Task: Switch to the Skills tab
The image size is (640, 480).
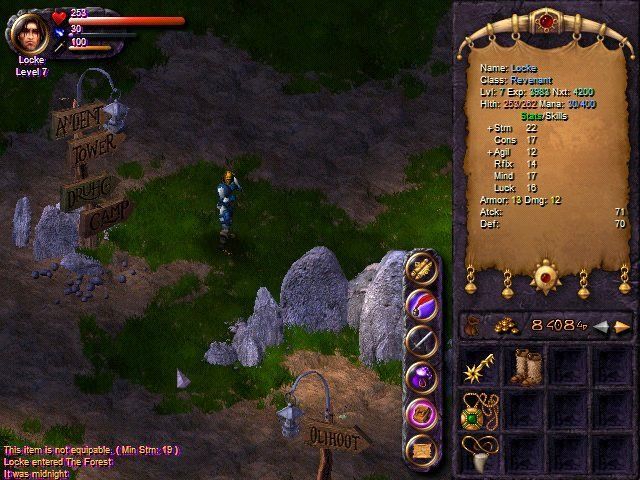Action: tap(555, 117)
